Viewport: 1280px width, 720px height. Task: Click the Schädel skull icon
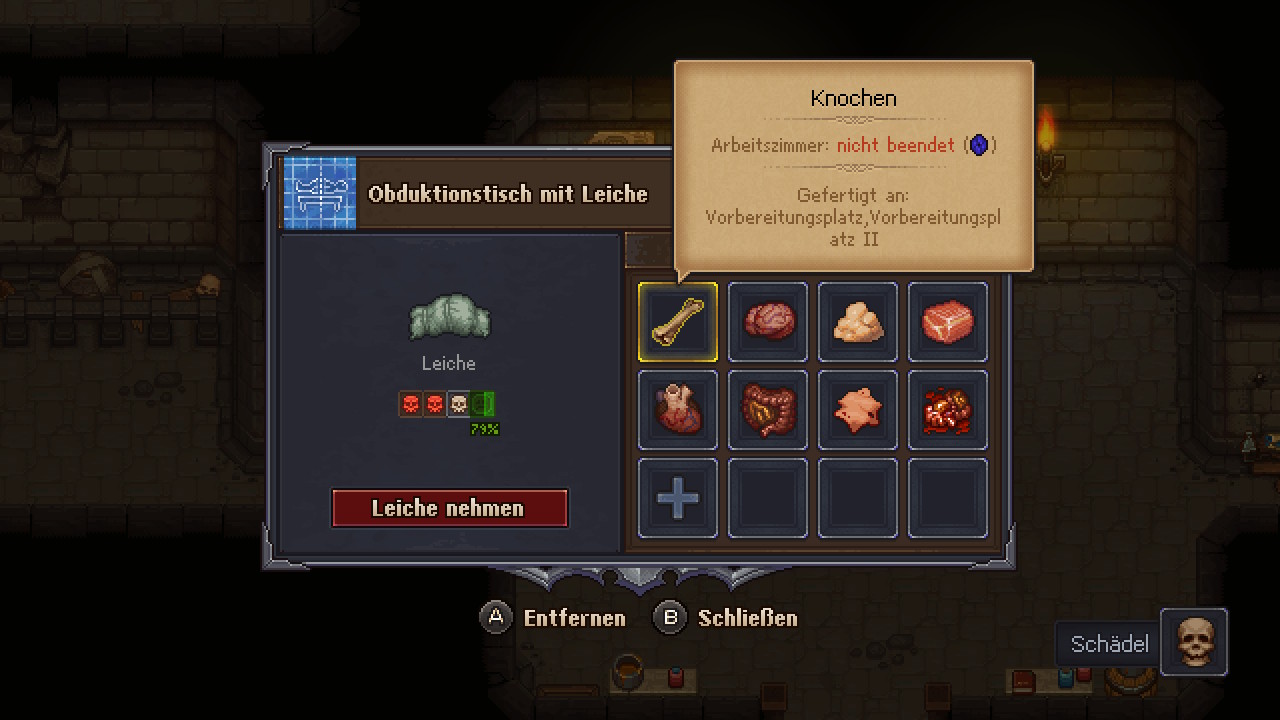click(1194, 643)
